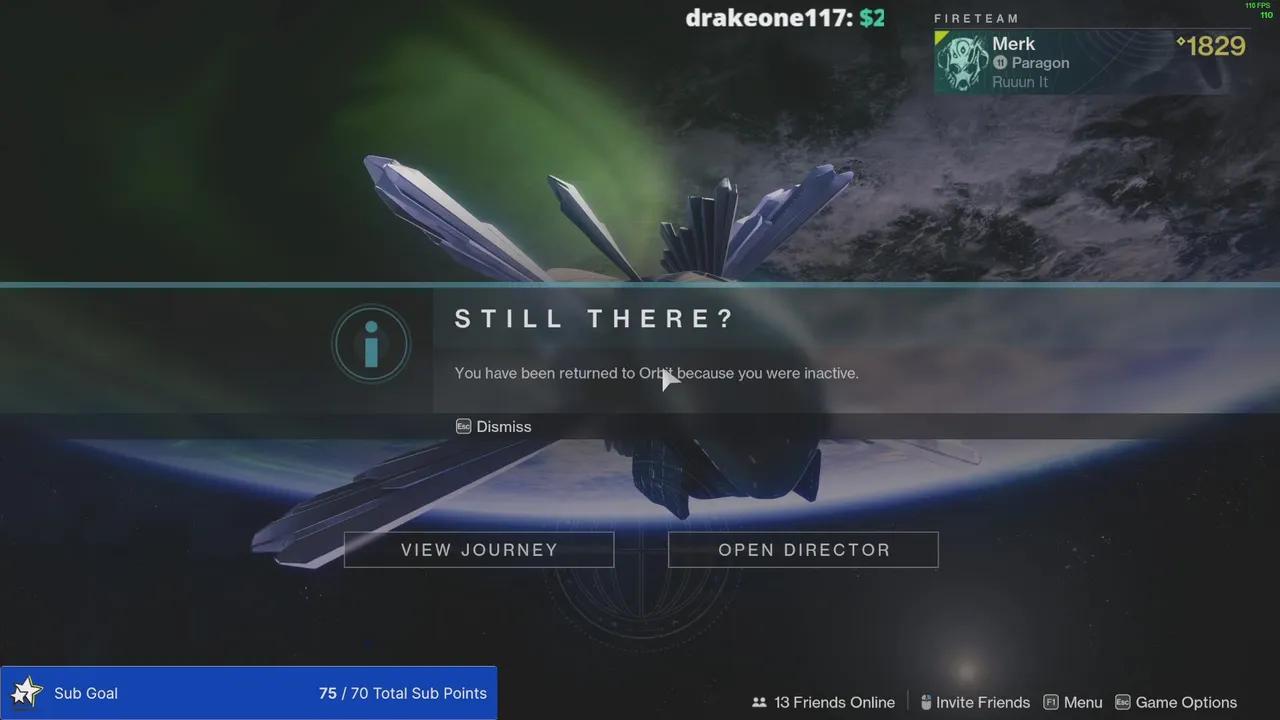The image size is (1280, 720).
Task: Click the F1 Menu icon
Action: [1051, 702]
